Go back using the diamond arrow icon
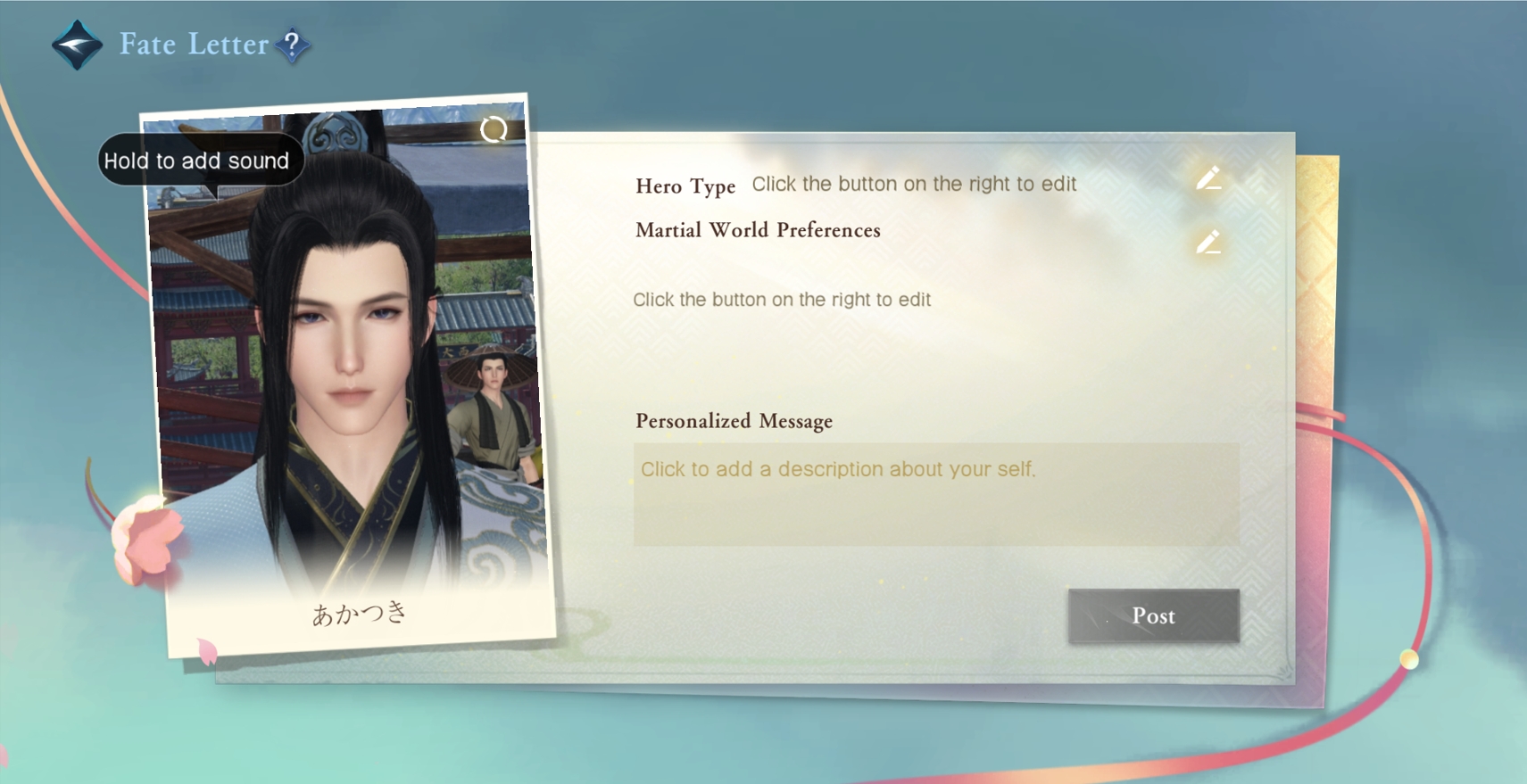The image size is (1527, 784). coord(77,44)
